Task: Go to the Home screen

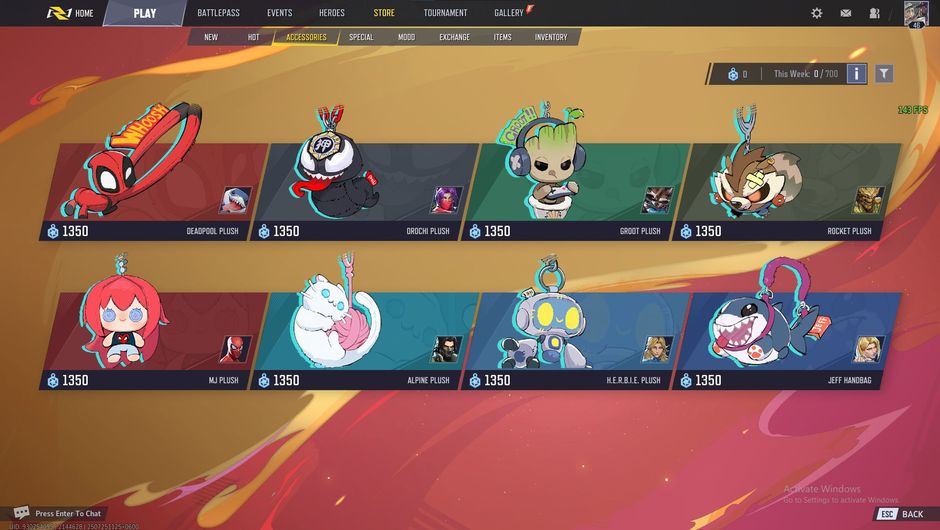Action: pos(70,13)
